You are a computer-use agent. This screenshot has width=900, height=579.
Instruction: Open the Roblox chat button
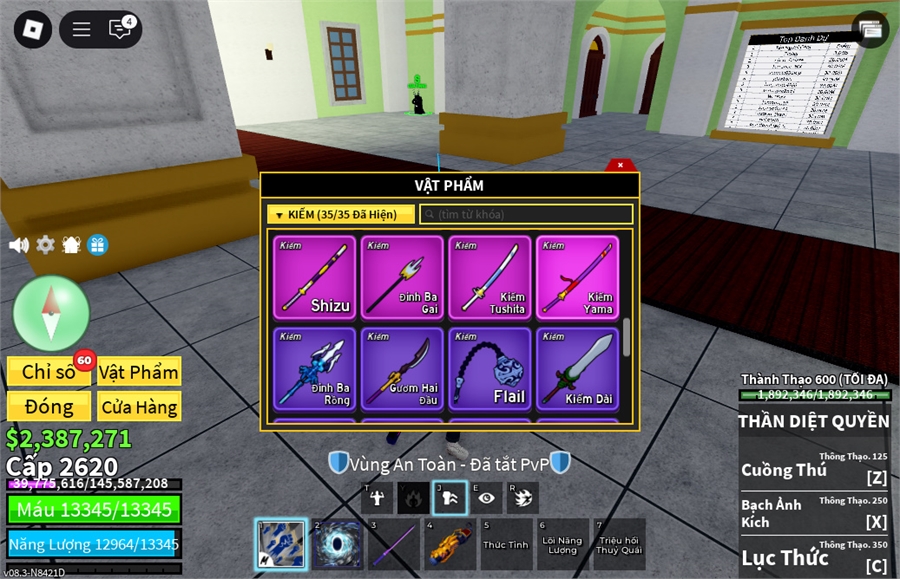point(121,29)
